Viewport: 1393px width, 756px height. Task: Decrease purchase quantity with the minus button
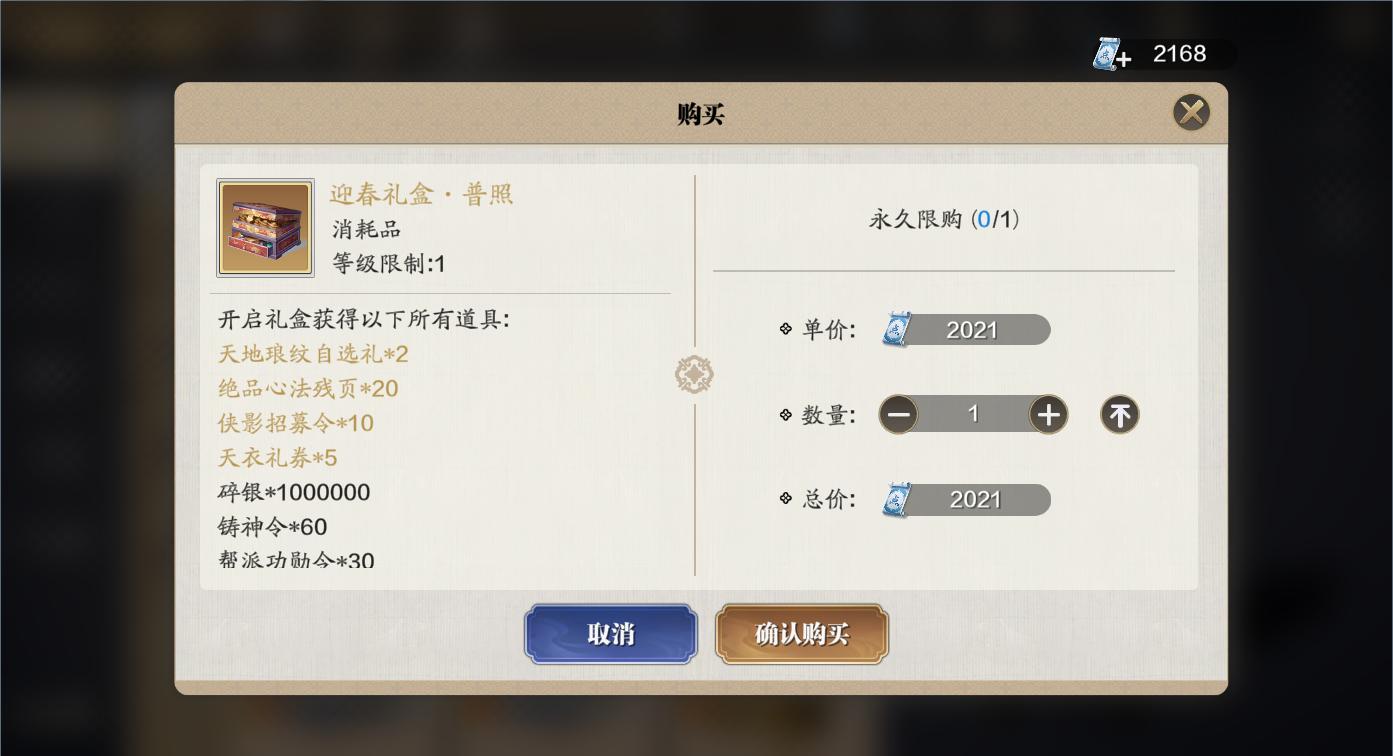pos(898,414)
